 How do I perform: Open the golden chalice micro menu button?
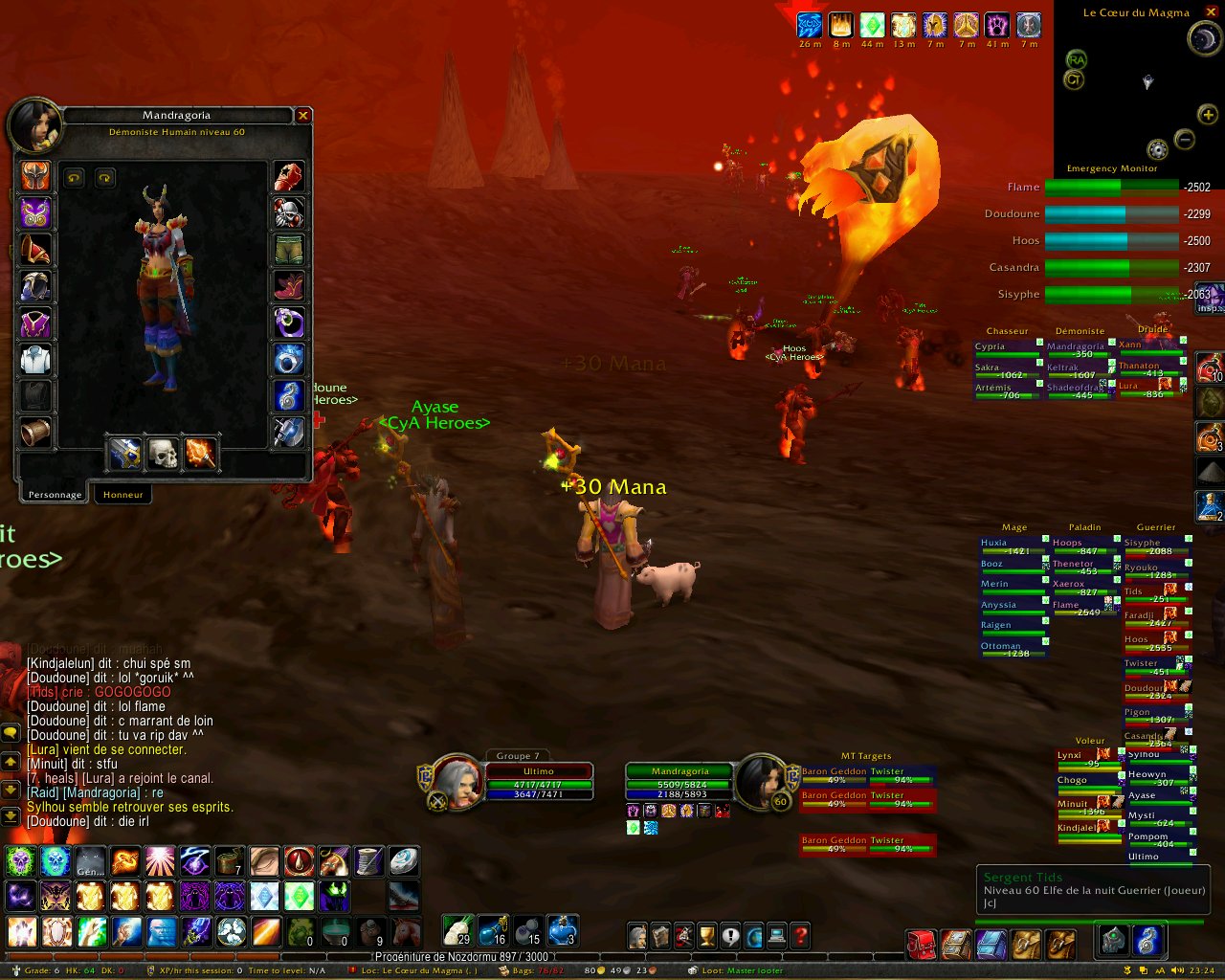click(707, 936)
